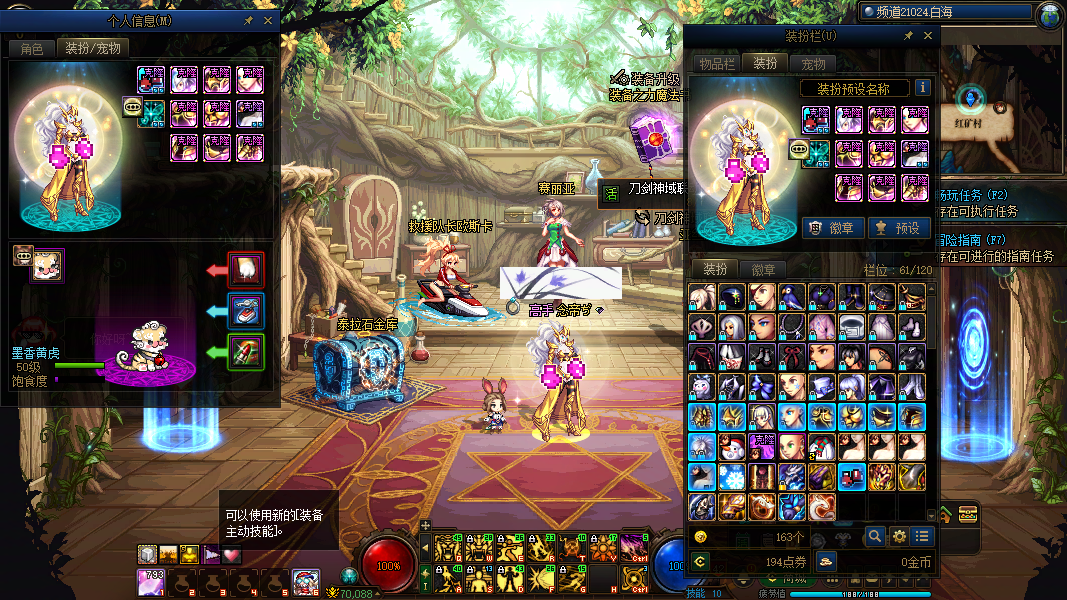Viewport: 1067px width, 600px height.
Task: Select the pet equipment slot with blue border
Action: tap(246, 311)
